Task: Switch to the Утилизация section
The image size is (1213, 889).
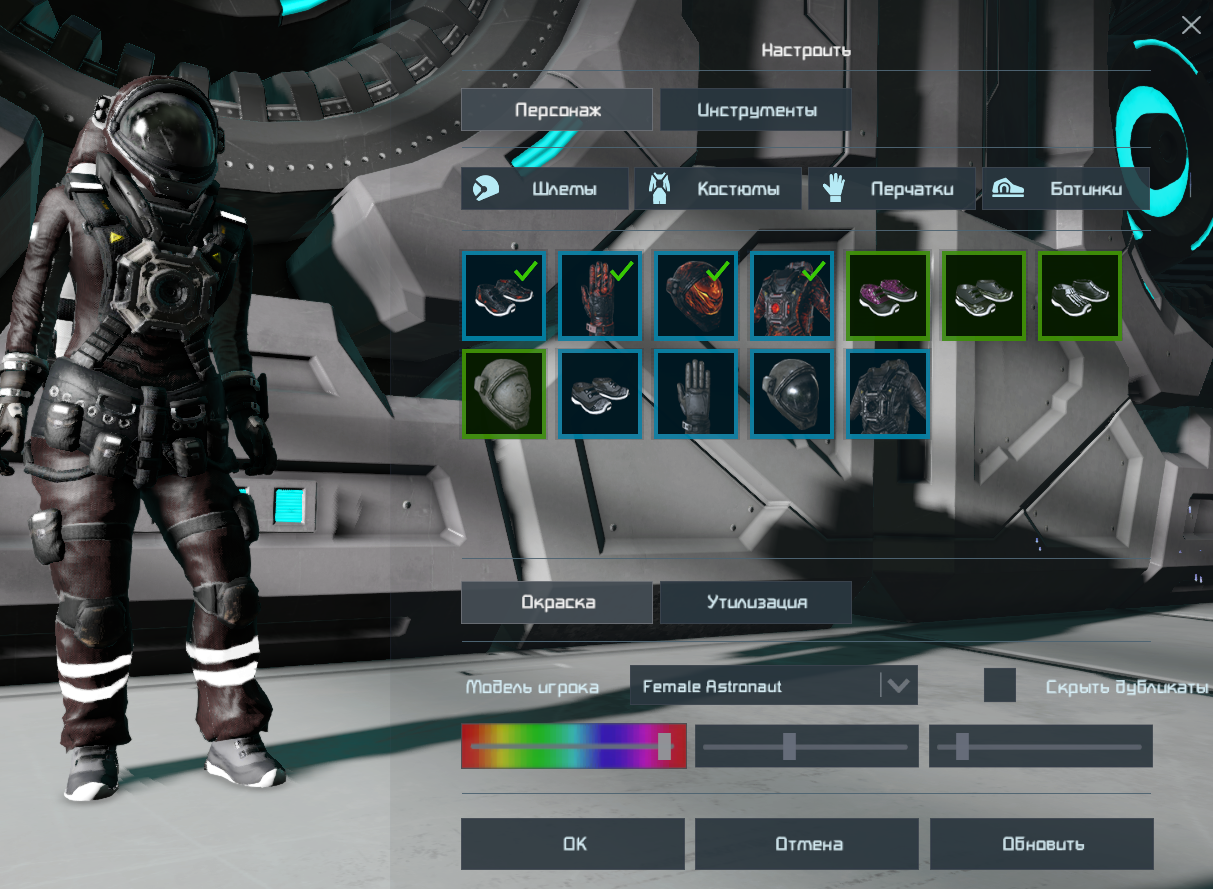Action: (756, 603)
